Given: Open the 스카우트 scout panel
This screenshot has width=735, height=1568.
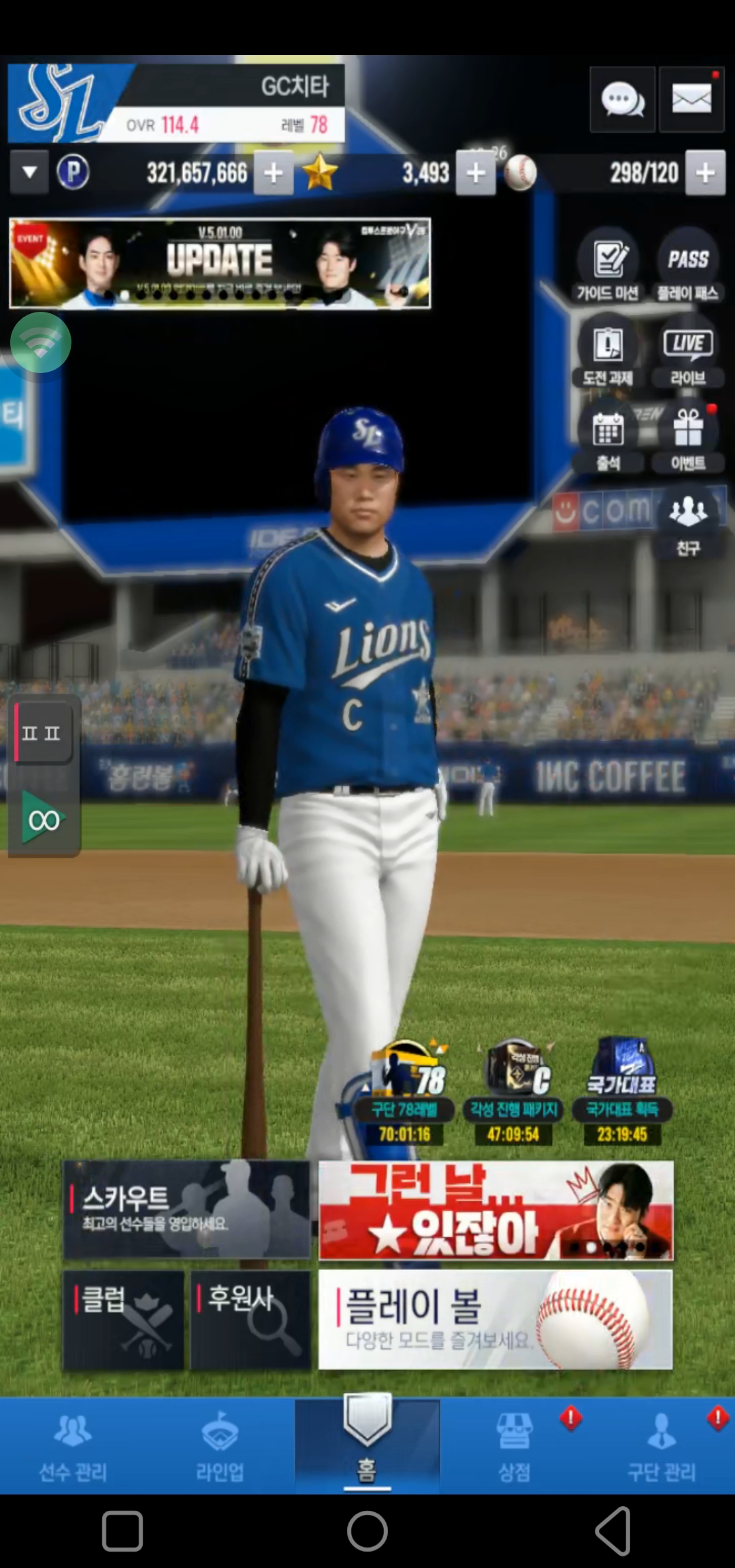Looking at the screenshot, I should point(186,1209).
